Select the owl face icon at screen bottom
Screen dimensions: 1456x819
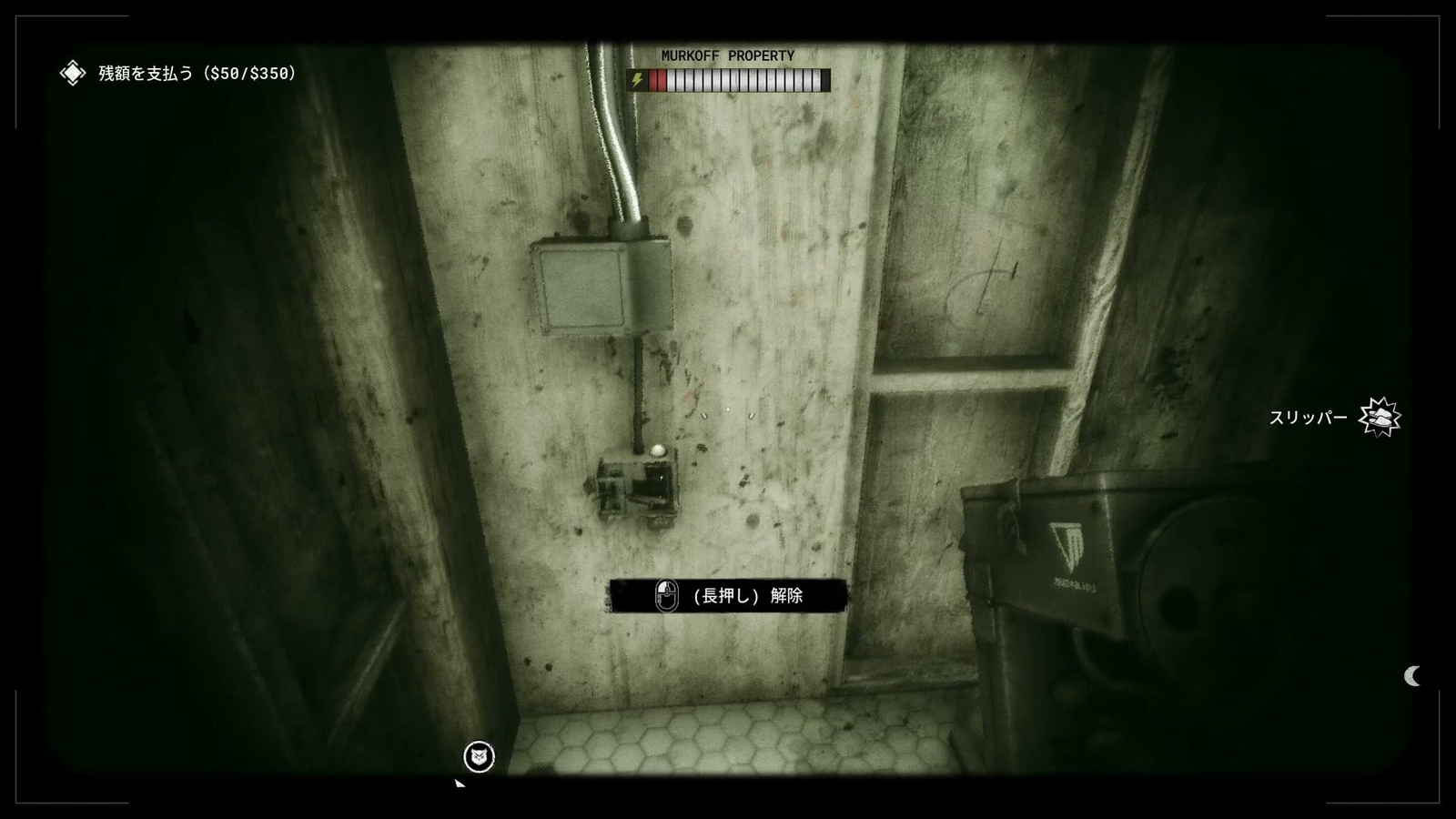click(480, 755)
